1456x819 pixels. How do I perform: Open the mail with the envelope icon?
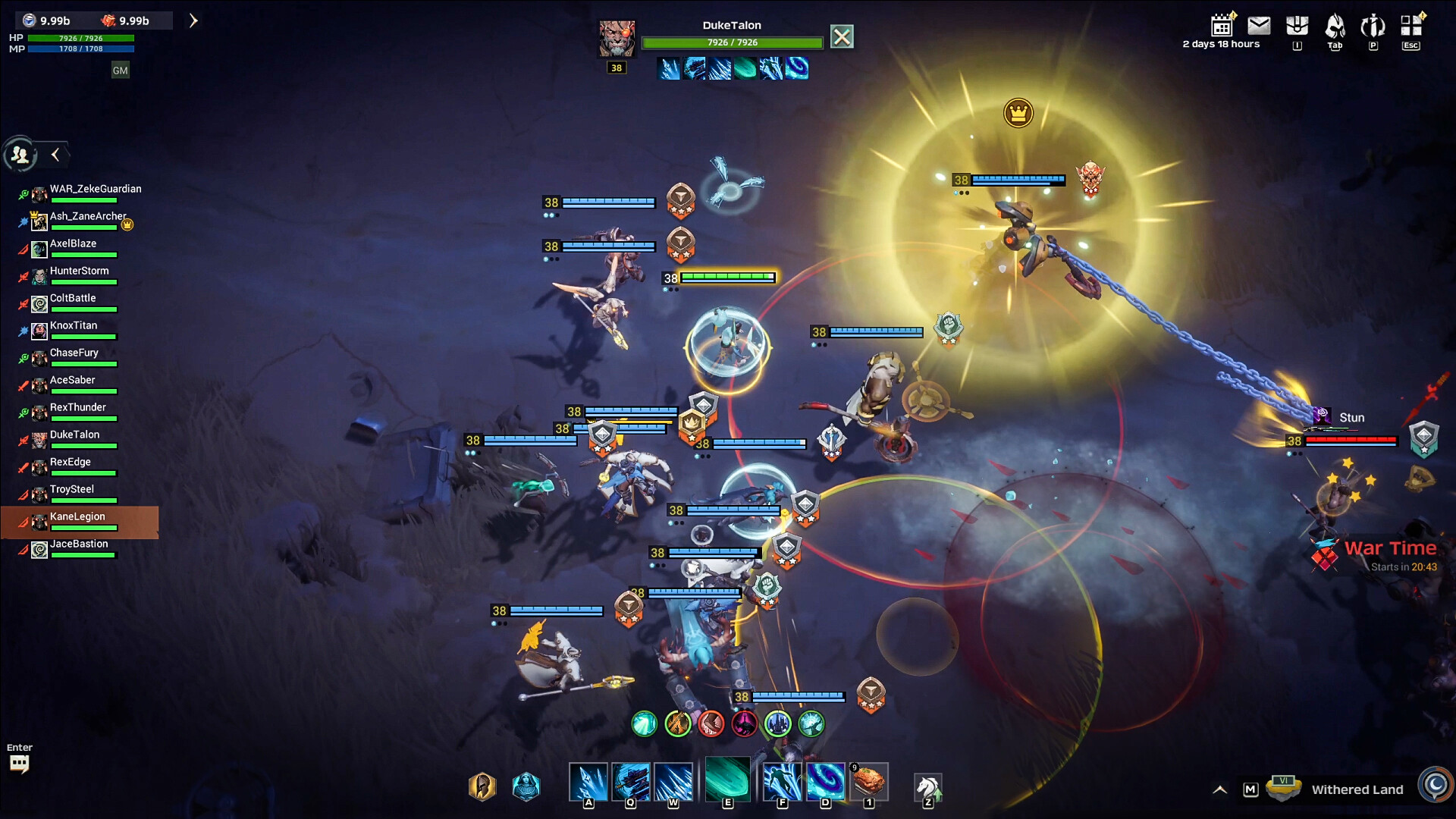pyautogui.click(x=1259, y=25)
